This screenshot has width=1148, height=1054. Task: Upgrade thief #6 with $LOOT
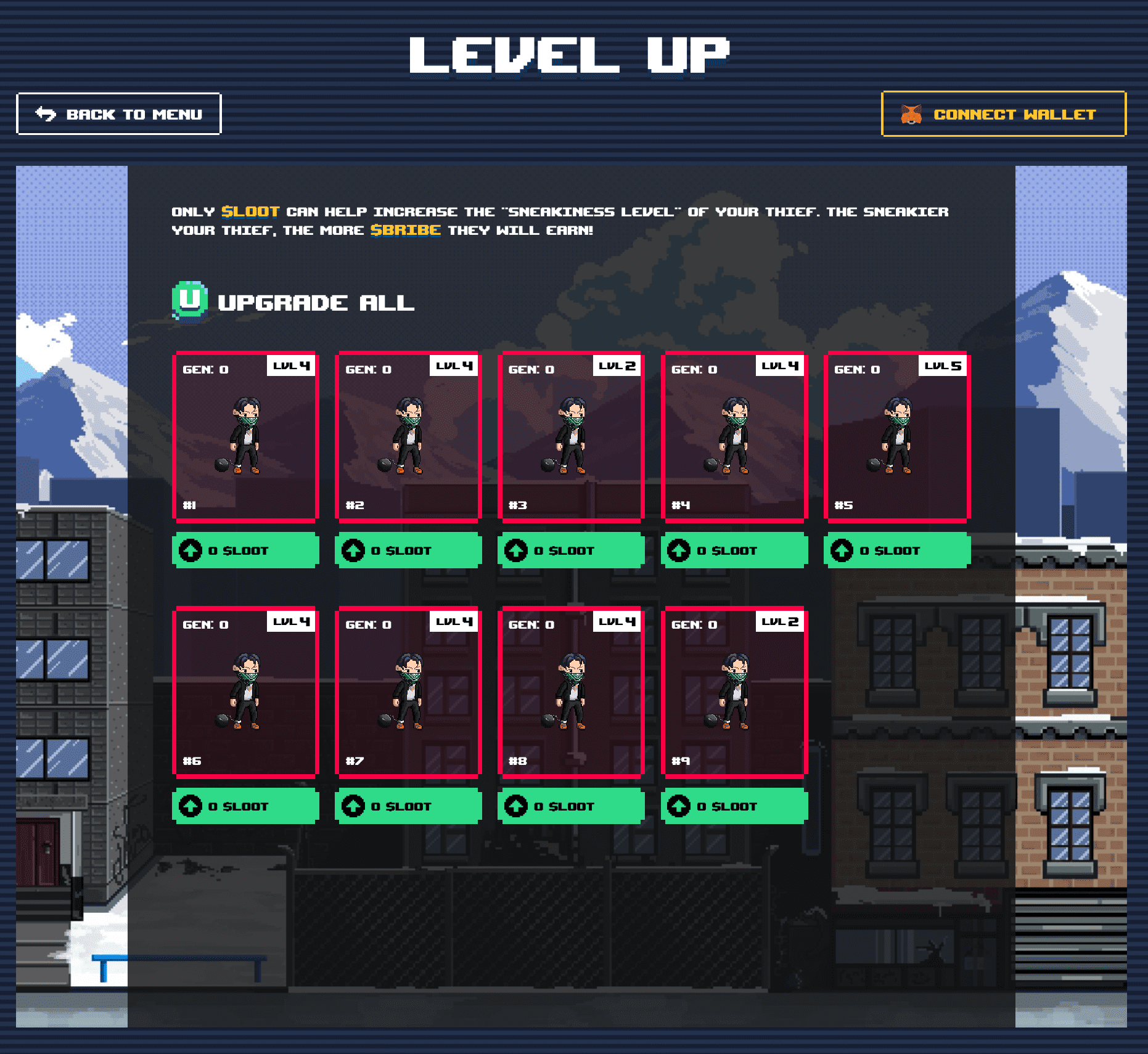click(245, 806)
